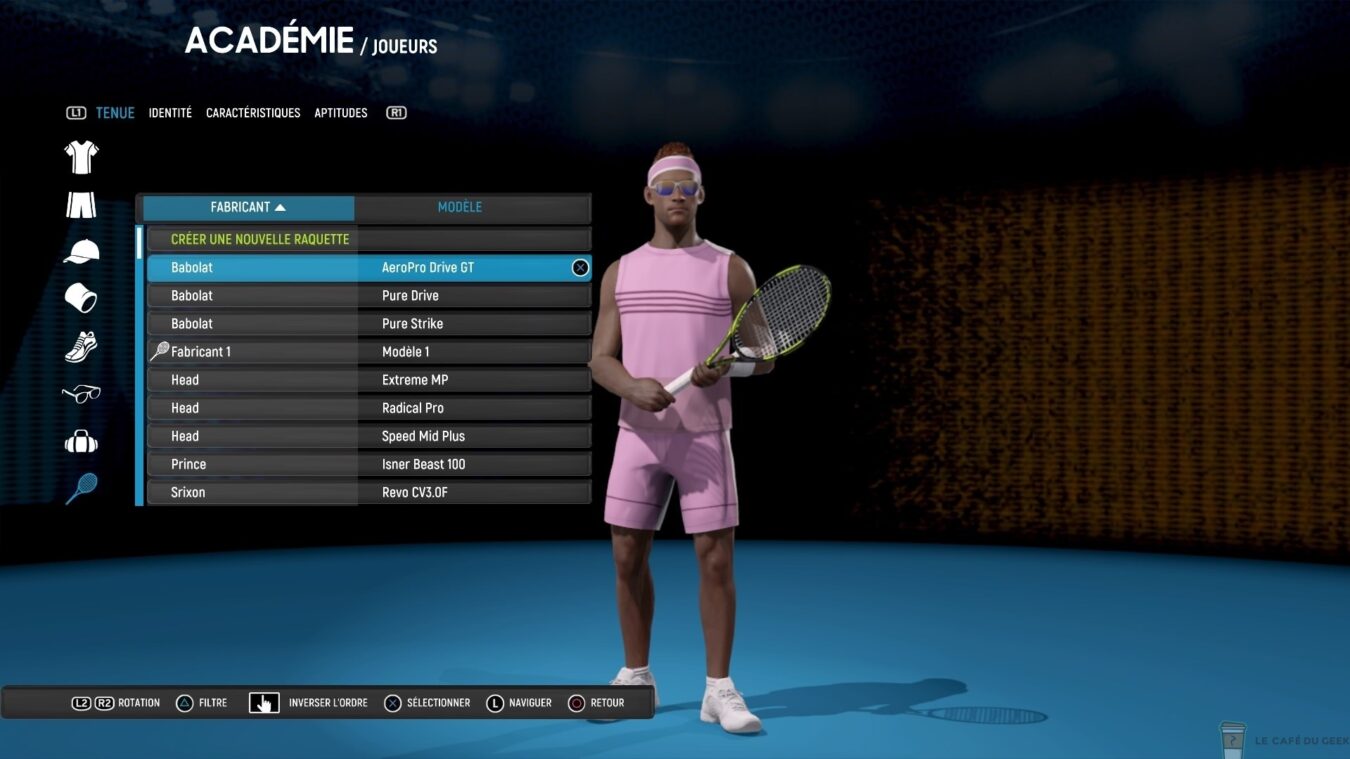Viewport: 1350px width, 759px height.
Task: Sort the list by Modèle column
Action: [x=460, y=207]
